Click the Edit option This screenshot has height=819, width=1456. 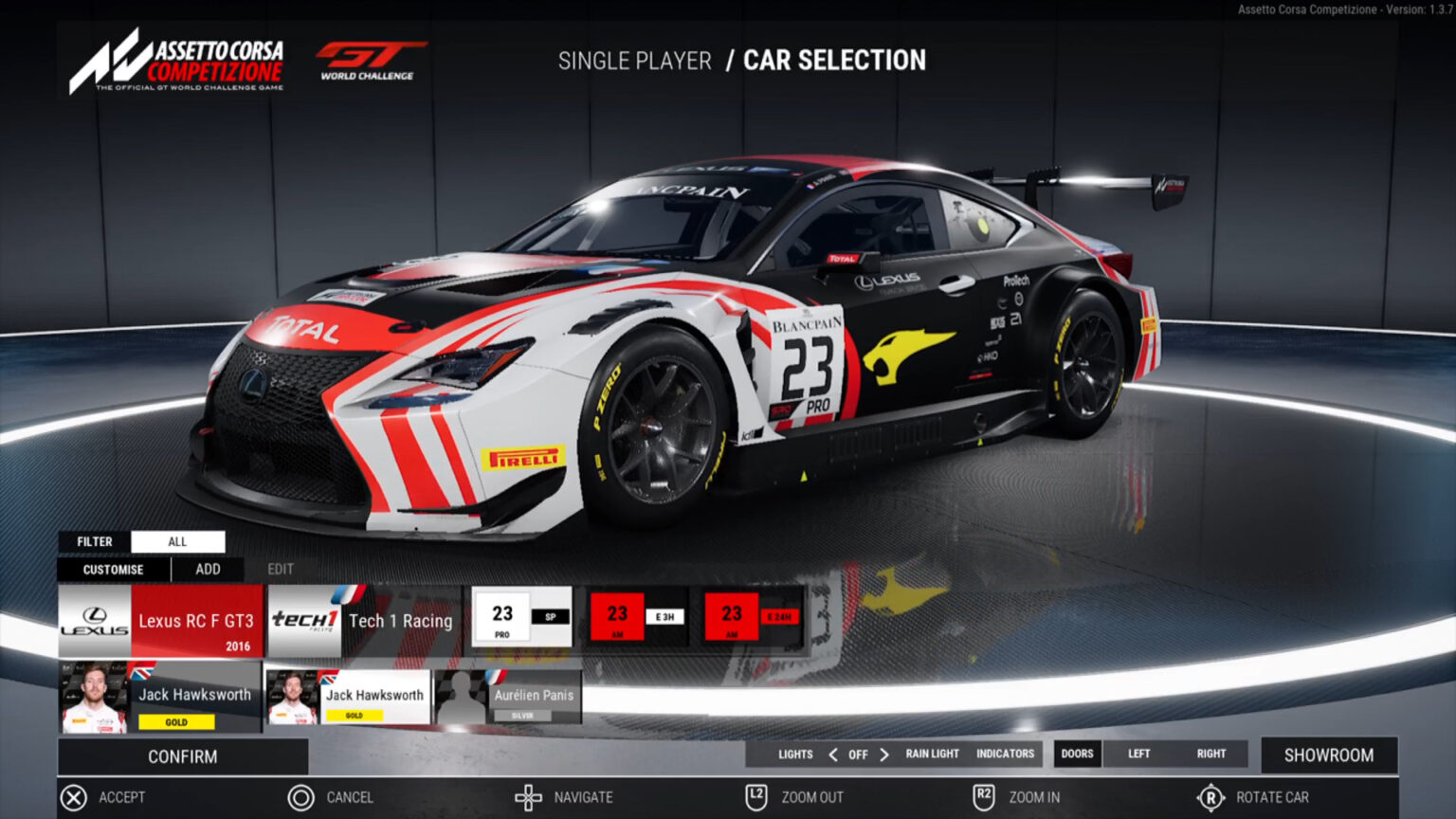[x=281, y=570]
